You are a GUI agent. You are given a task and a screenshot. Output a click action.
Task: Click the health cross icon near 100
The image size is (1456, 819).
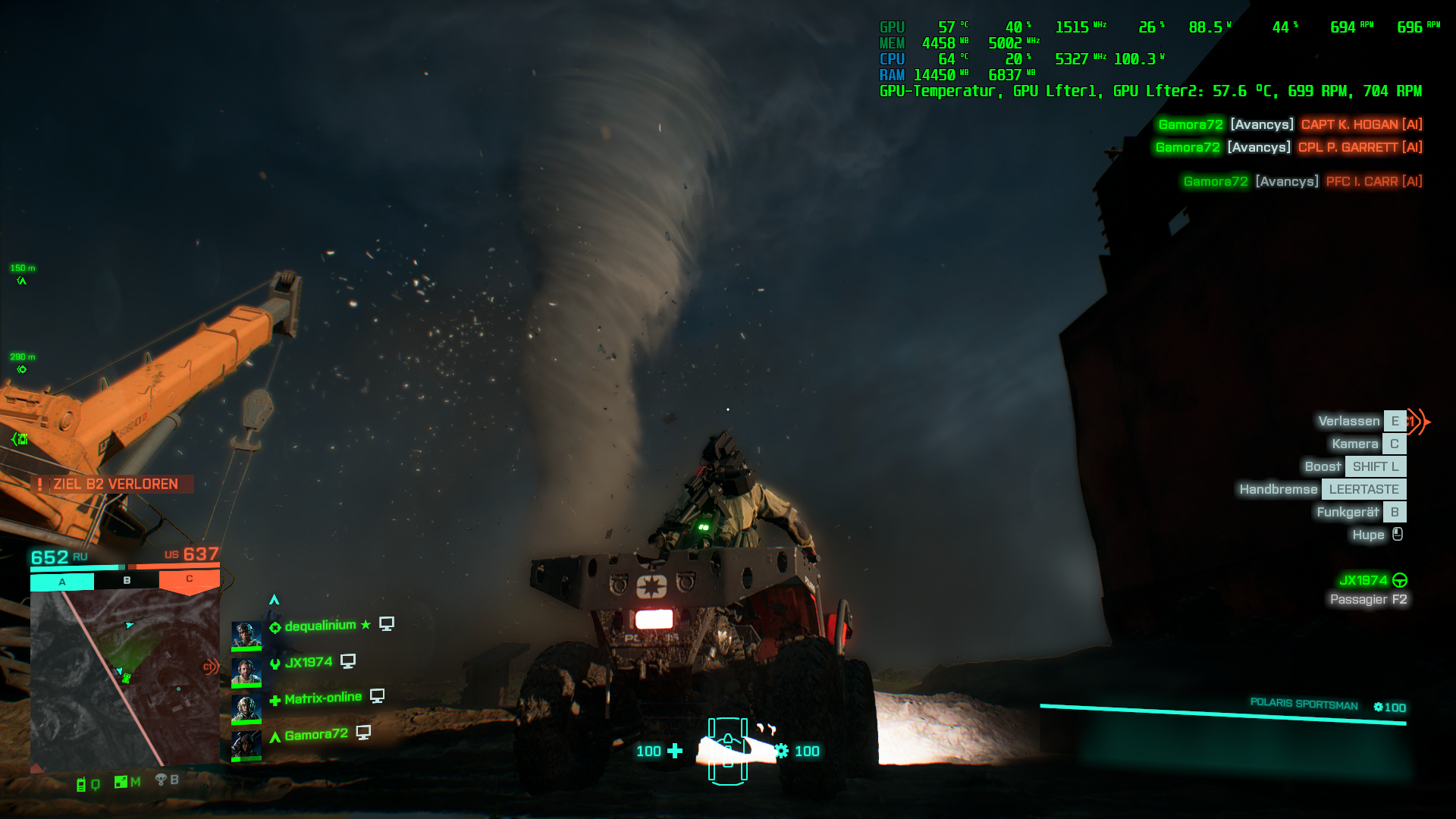pos(673,752)
